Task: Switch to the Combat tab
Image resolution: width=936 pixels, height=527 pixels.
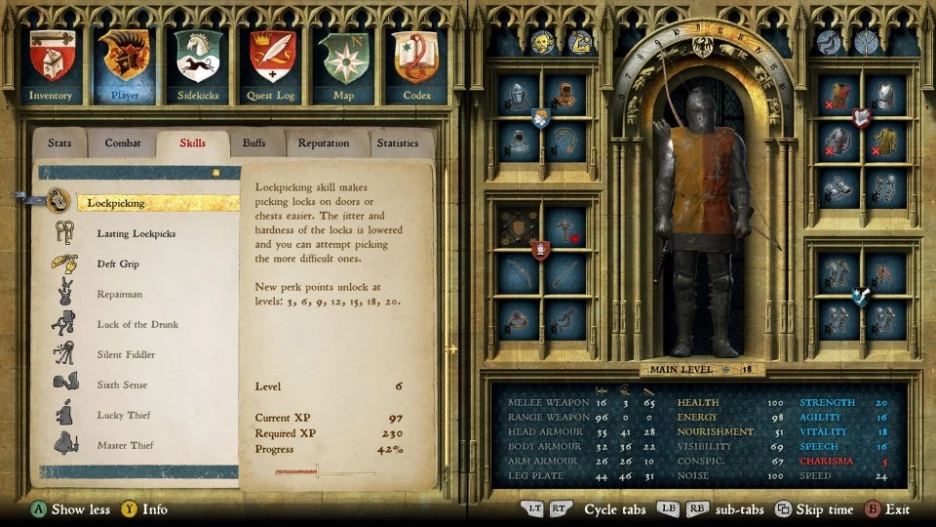Action: (123, 143)
